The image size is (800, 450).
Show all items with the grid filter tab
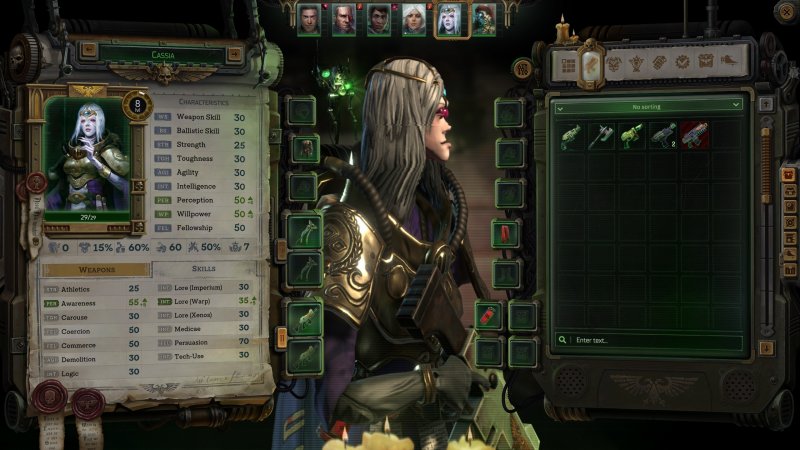[566, 65]
